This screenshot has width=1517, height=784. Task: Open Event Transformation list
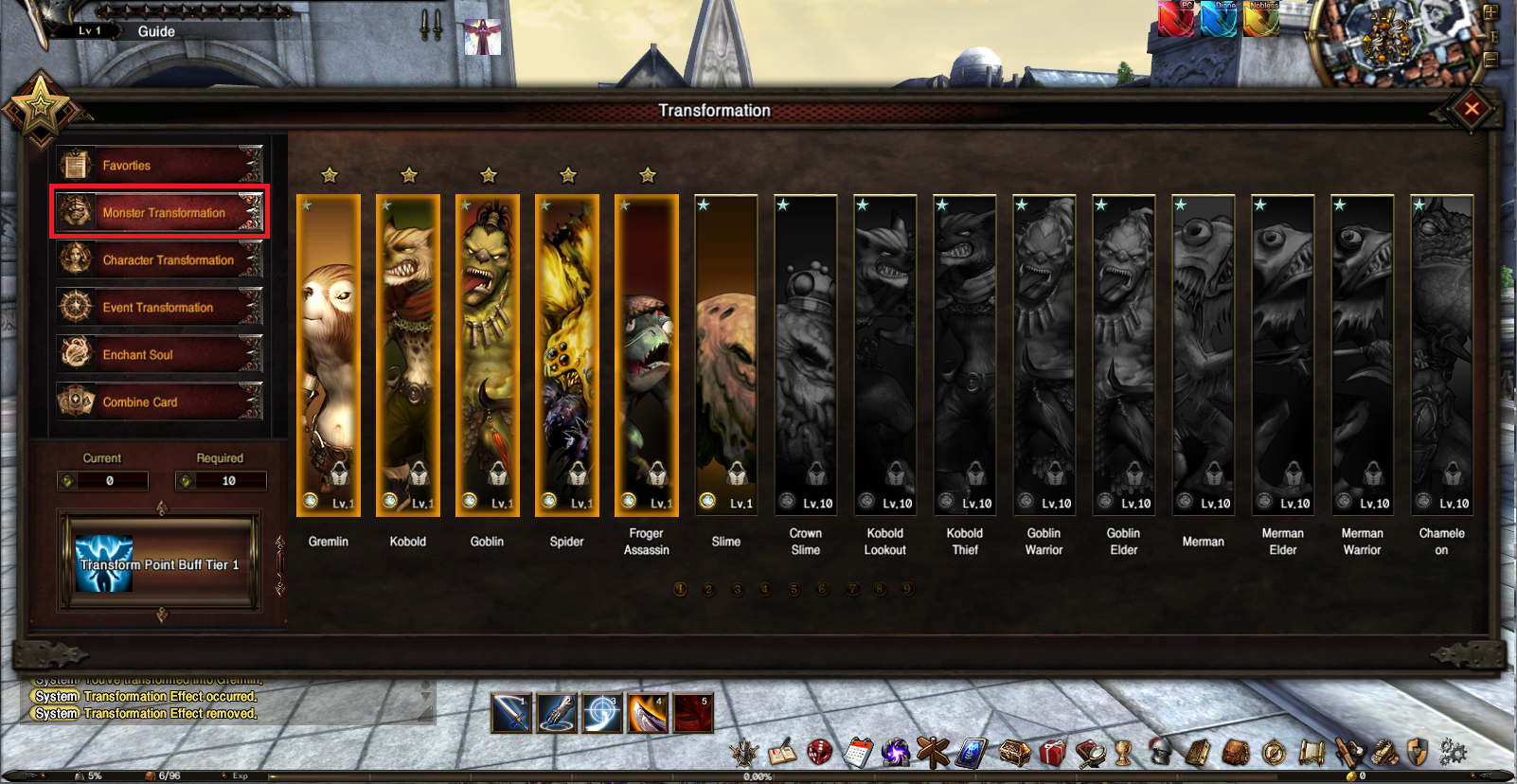coord(159,308)
